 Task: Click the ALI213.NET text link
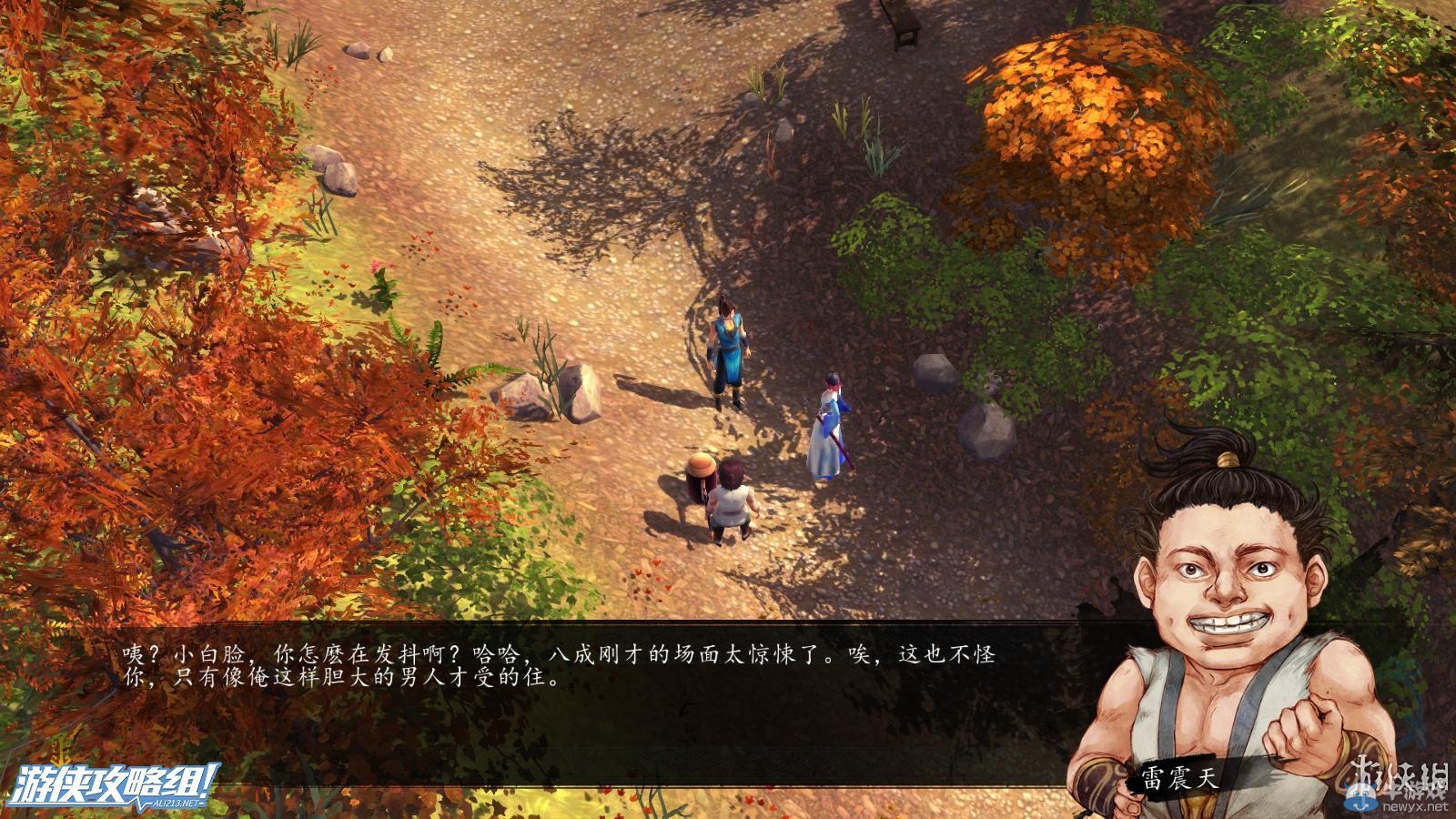tap(177, 804)
